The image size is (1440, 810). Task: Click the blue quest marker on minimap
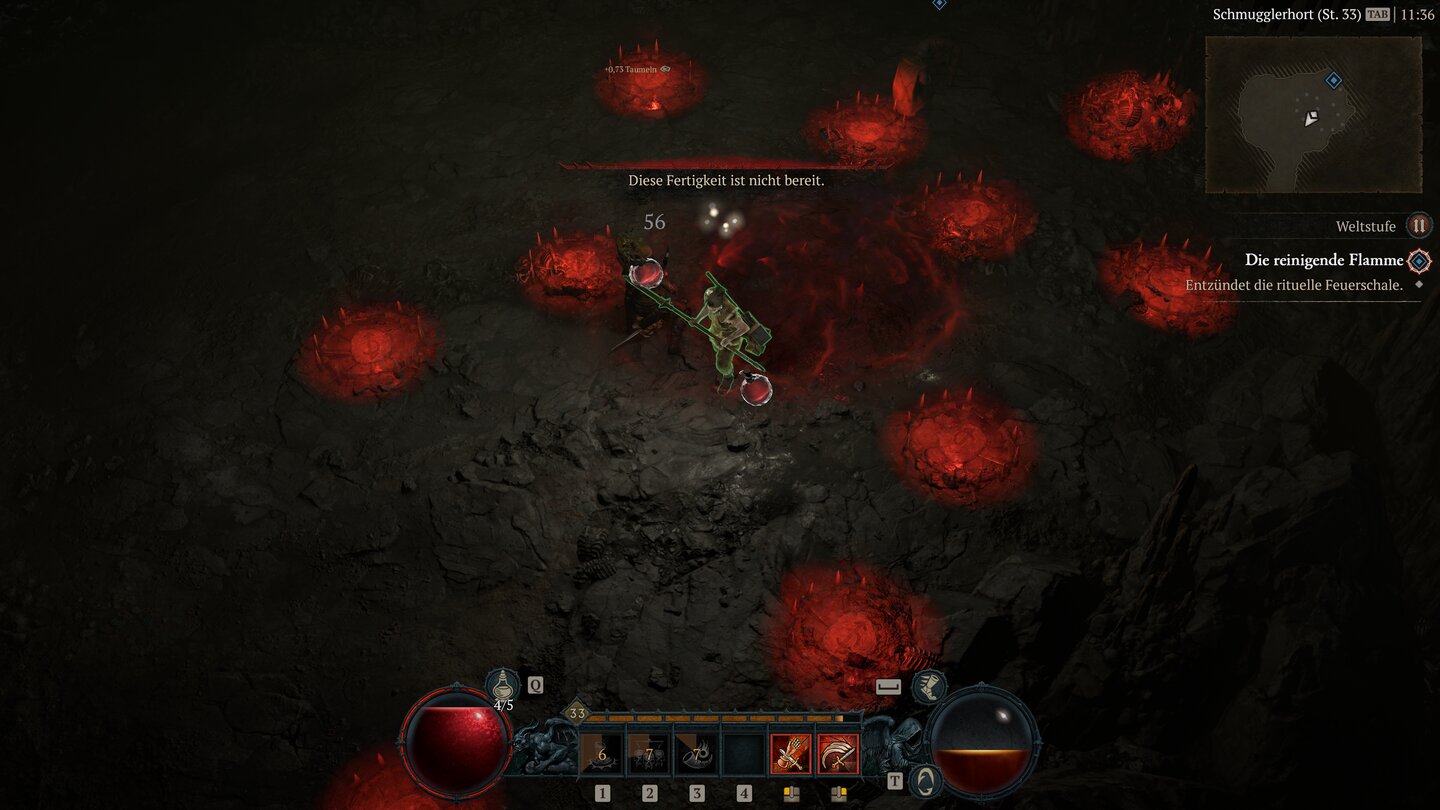tap(1333, 80)
